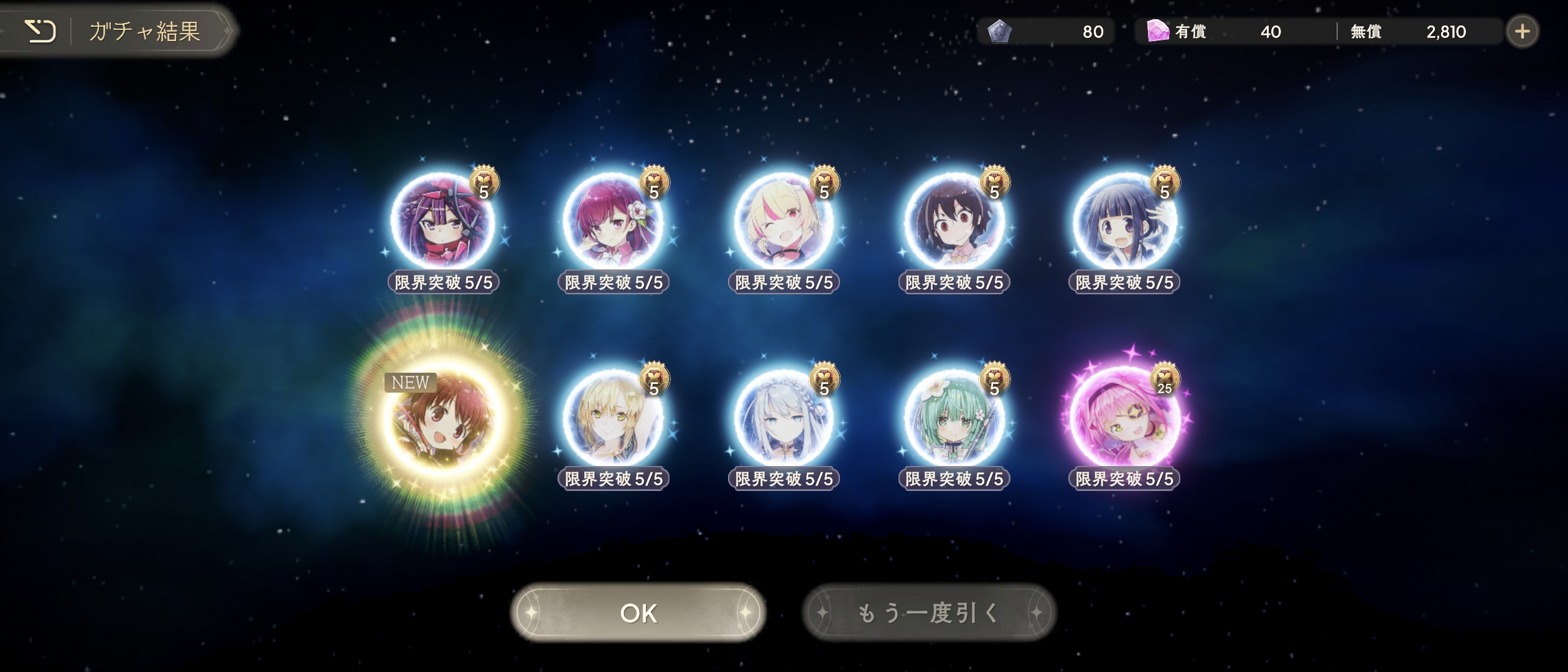Choose the green-haired character result

pos(953,420)
